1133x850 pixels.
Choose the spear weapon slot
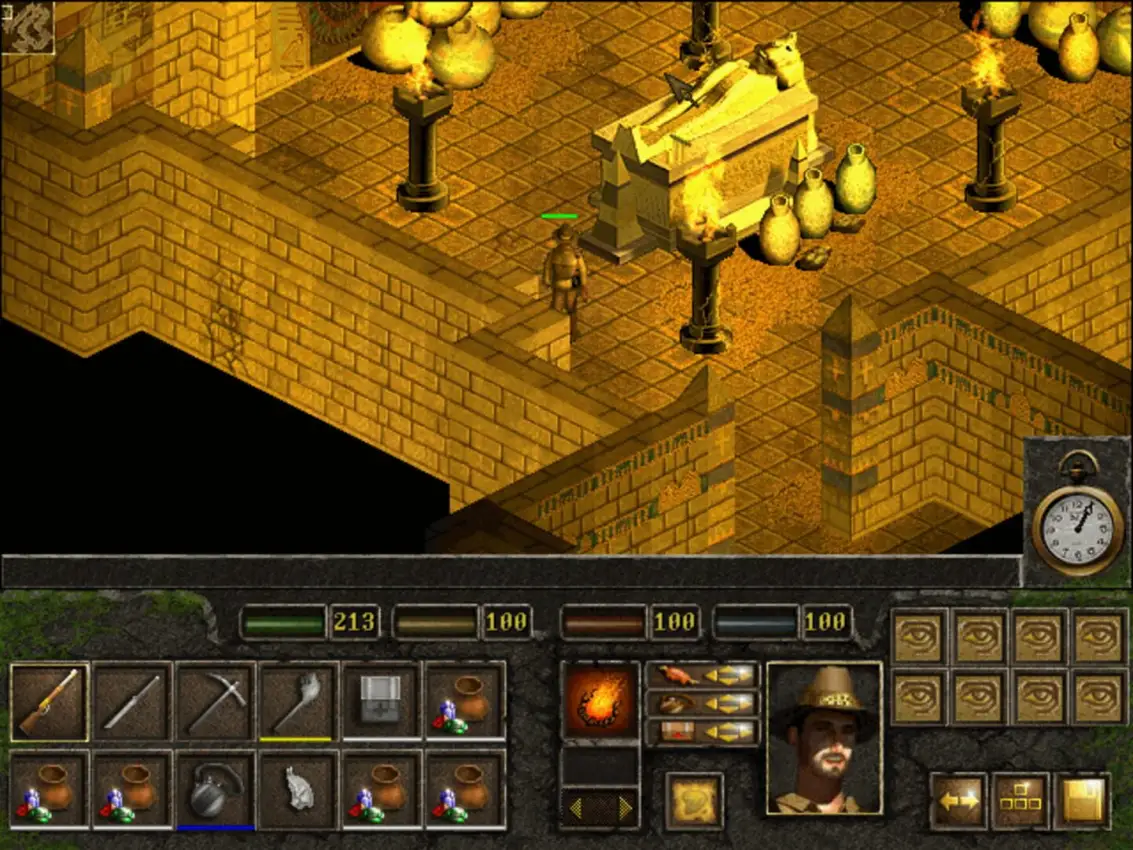coord(133,701)
